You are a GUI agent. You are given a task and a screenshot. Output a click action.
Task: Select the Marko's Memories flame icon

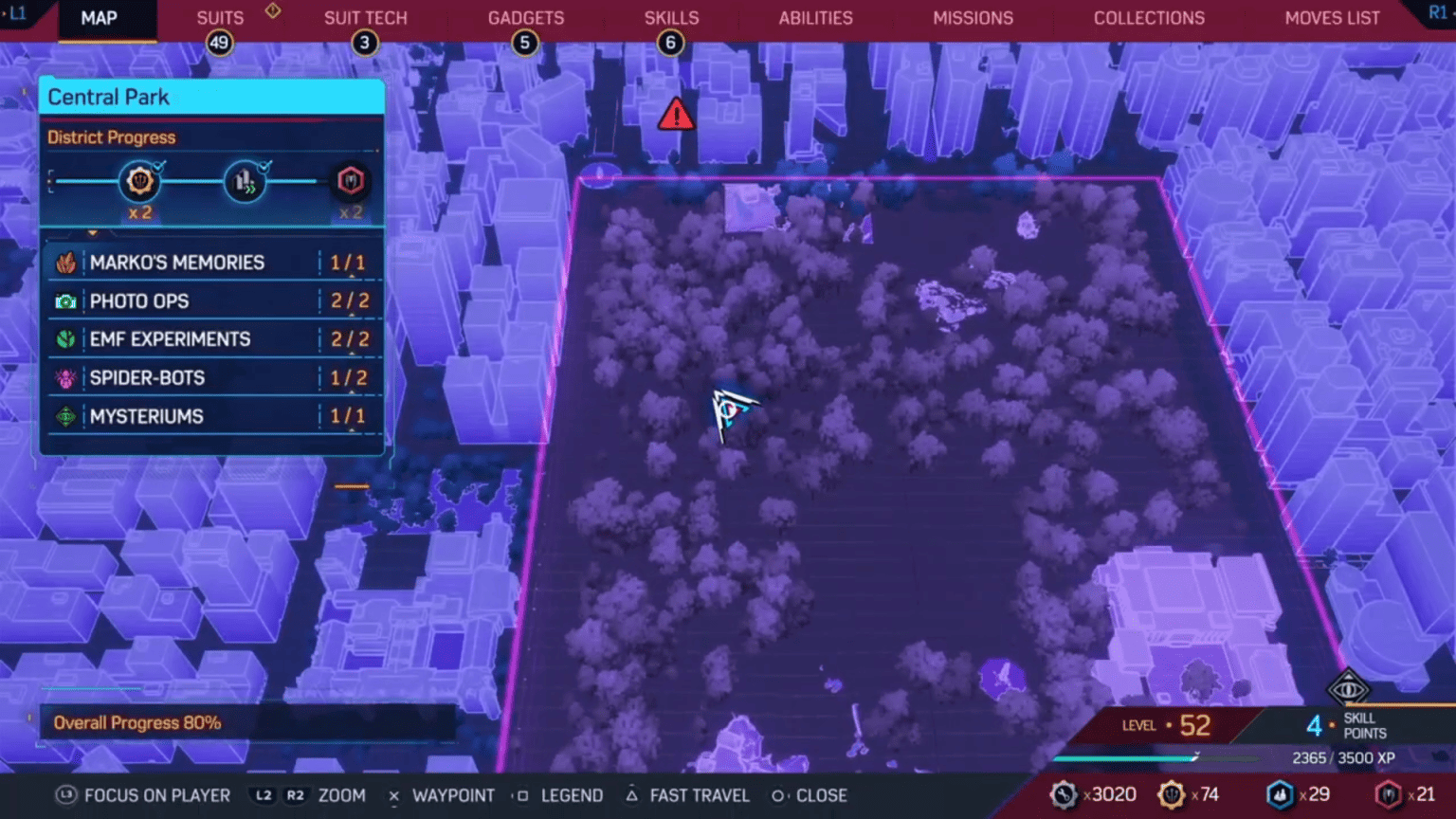point(66,263)
